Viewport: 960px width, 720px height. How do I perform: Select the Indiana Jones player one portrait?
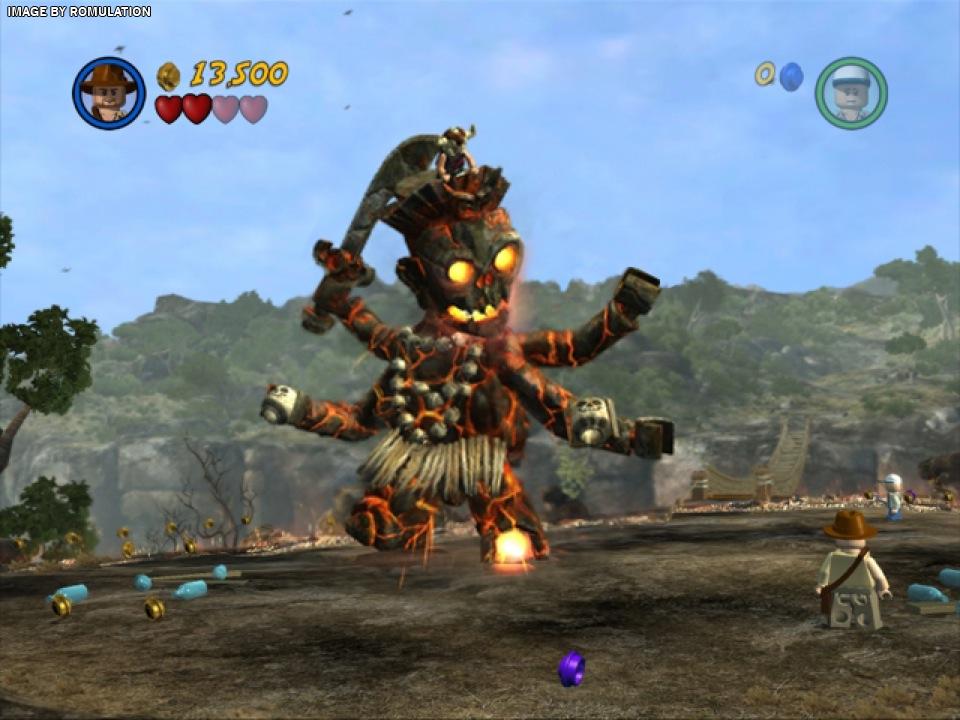(109, 93)
